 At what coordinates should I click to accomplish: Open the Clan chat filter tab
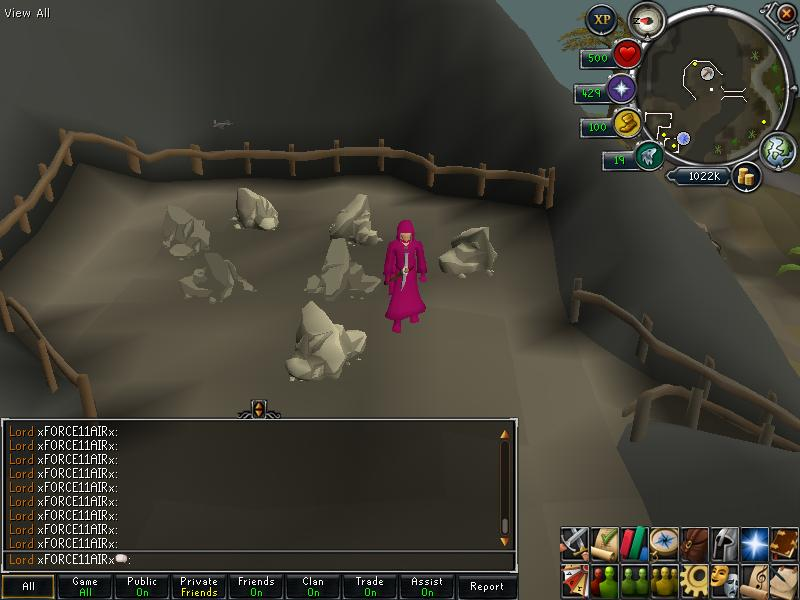(313, 587)
